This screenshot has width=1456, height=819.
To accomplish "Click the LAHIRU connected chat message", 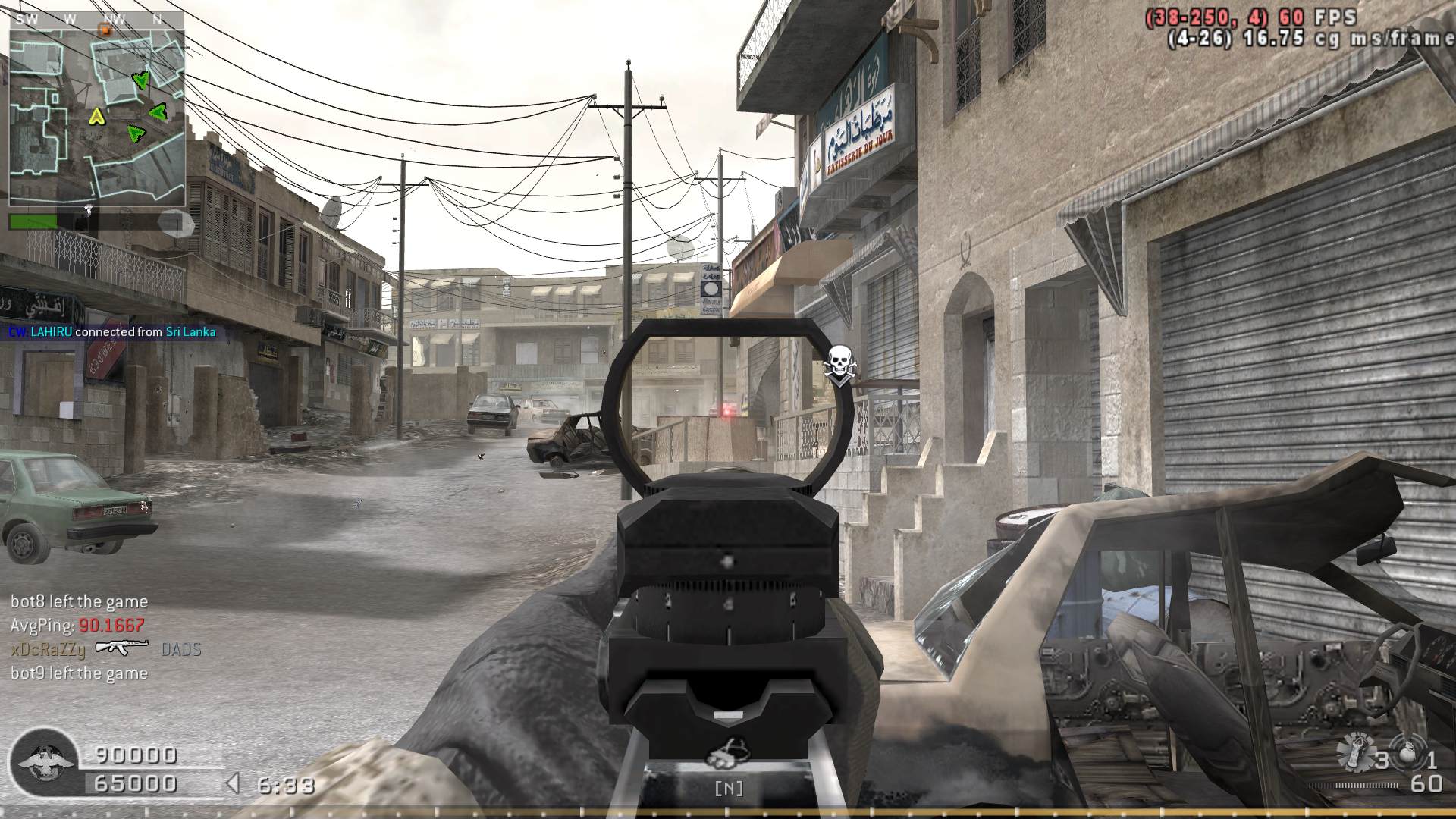I will tap(112, 332).
